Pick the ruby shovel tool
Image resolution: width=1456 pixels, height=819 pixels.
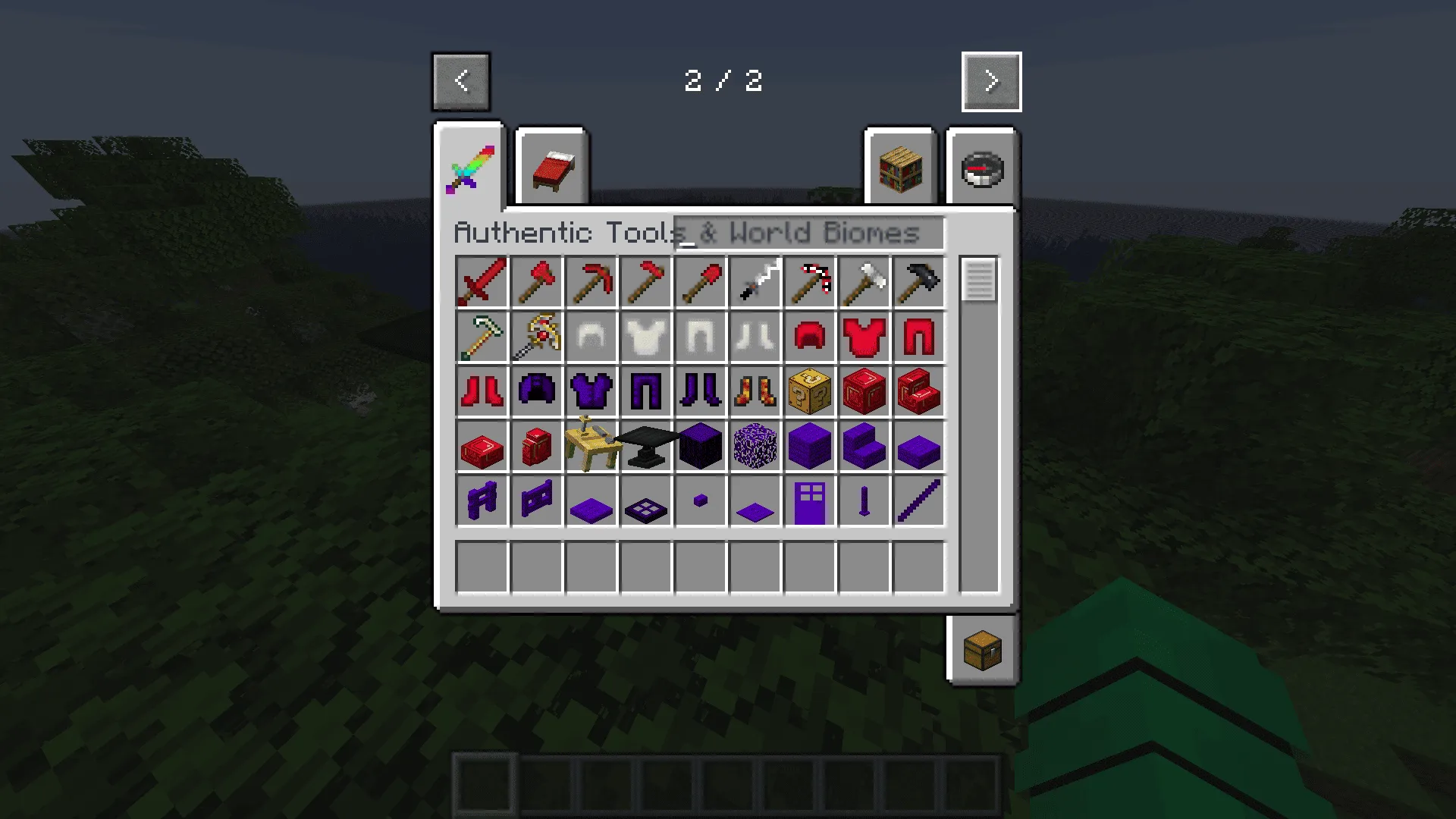700,282
